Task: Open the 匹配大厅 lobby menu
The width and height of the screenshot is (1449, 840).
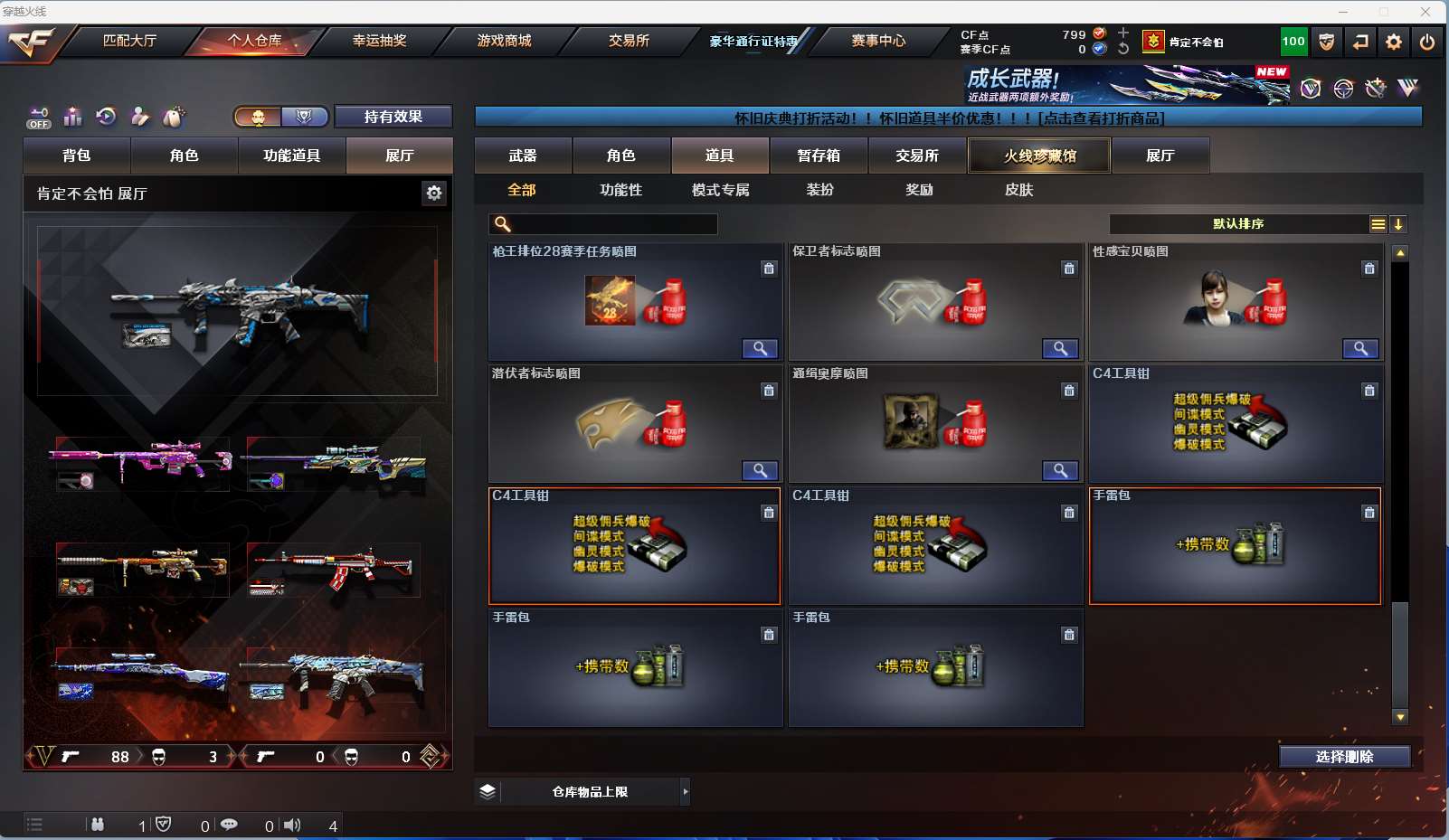Action: [129, 41]
